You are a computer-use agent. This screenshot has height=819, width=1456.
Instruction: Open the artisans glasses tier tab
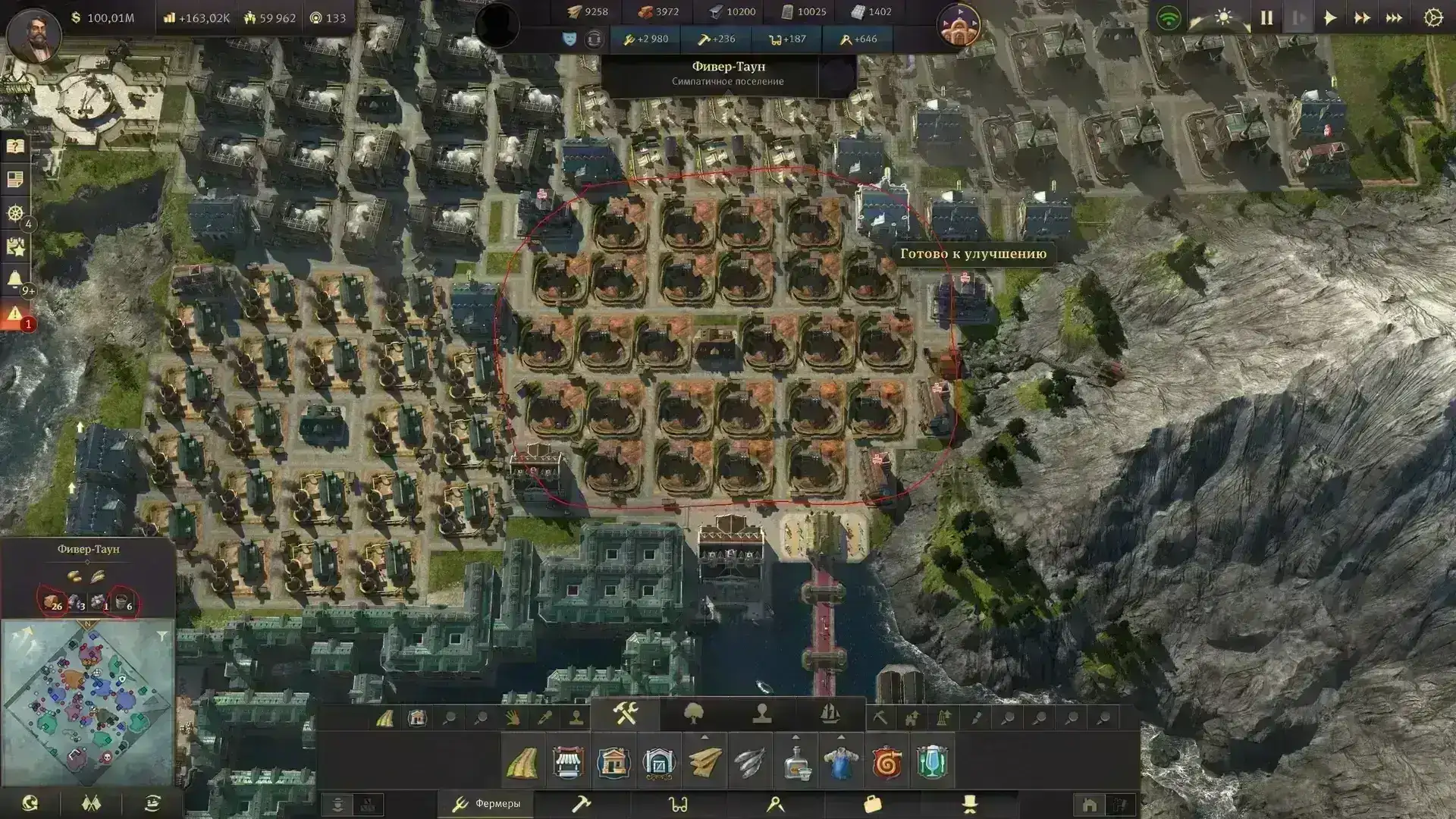[x=678, y=804]
